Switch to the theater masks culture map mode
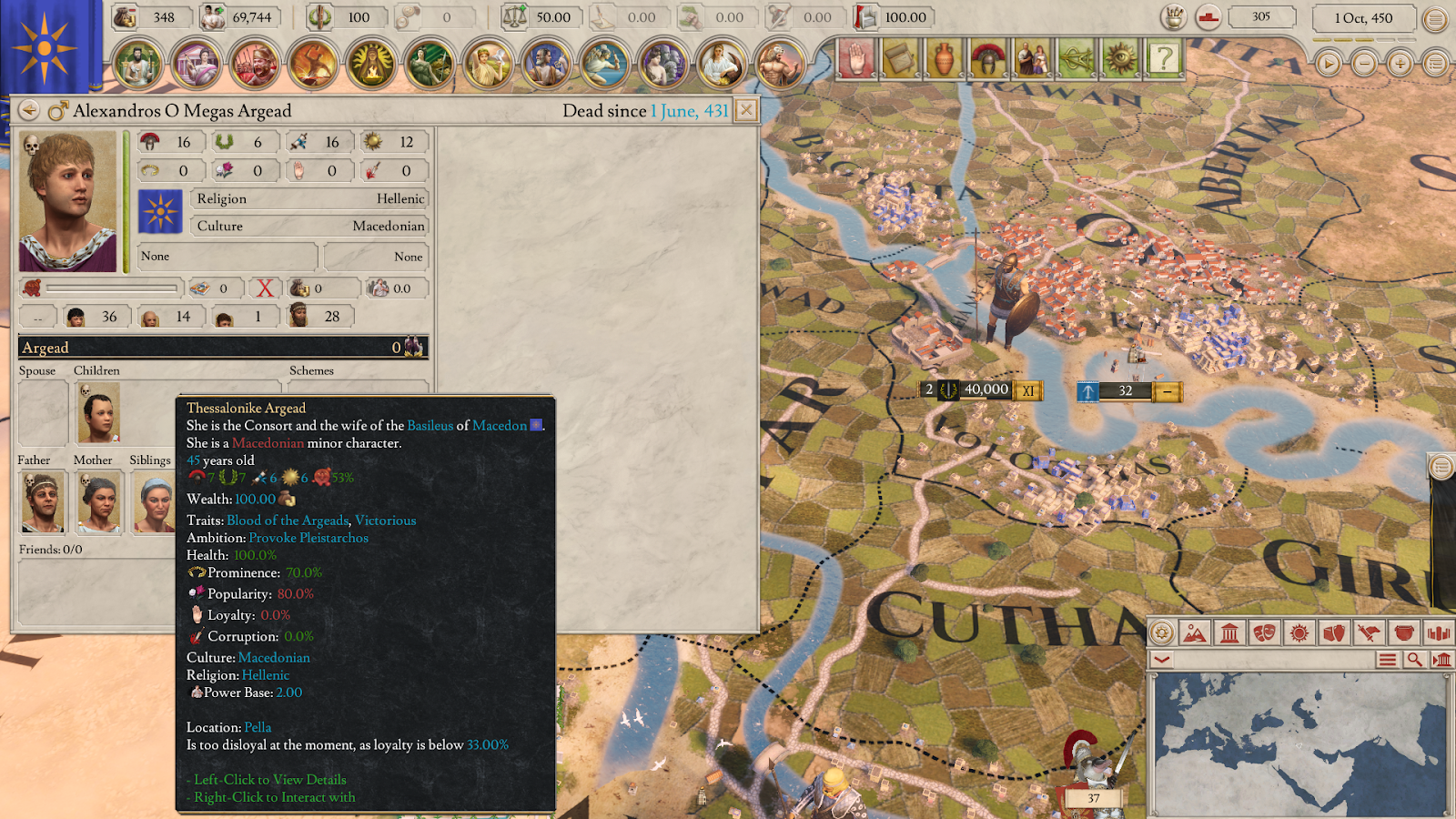 pyautogui.click(x=1265, y=633)
